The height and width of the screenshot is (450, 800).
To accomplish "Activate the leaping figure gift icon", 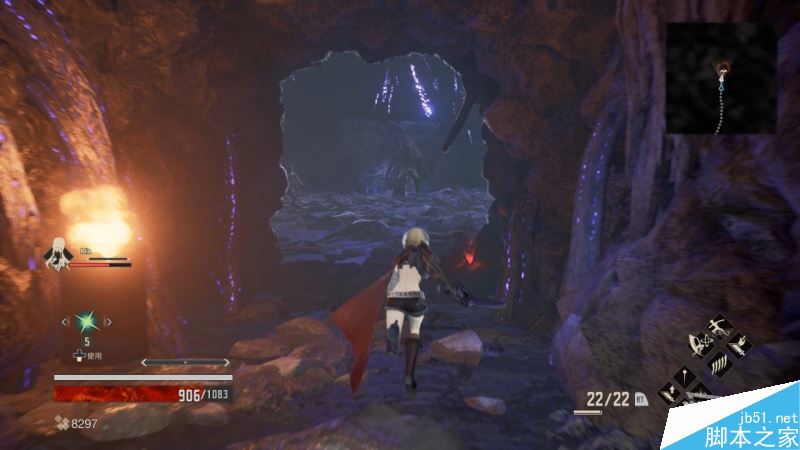I will click(718, 326).
